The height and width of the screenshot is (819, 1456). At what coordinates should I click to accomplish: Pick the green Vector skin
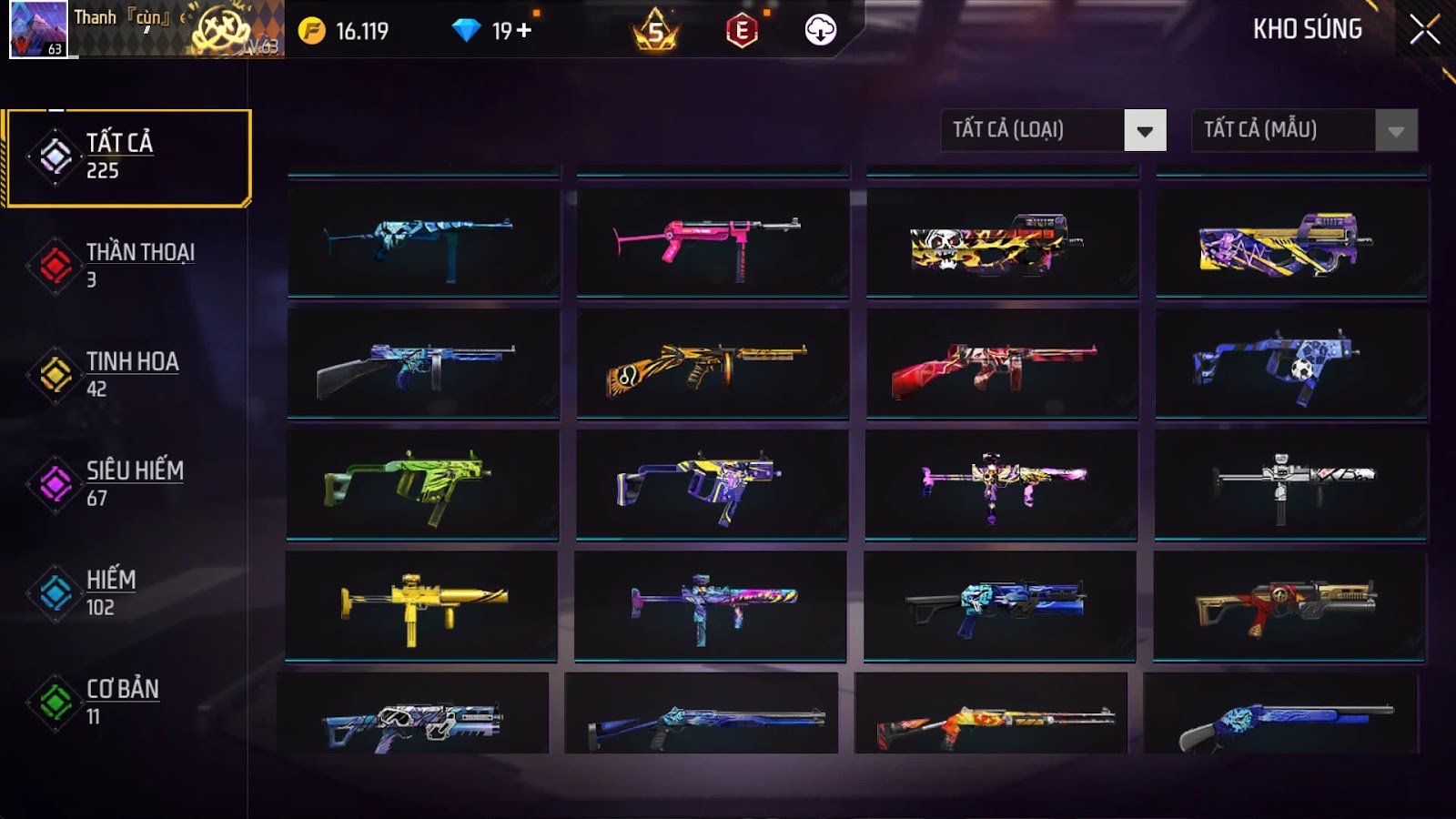coord(423,484)
